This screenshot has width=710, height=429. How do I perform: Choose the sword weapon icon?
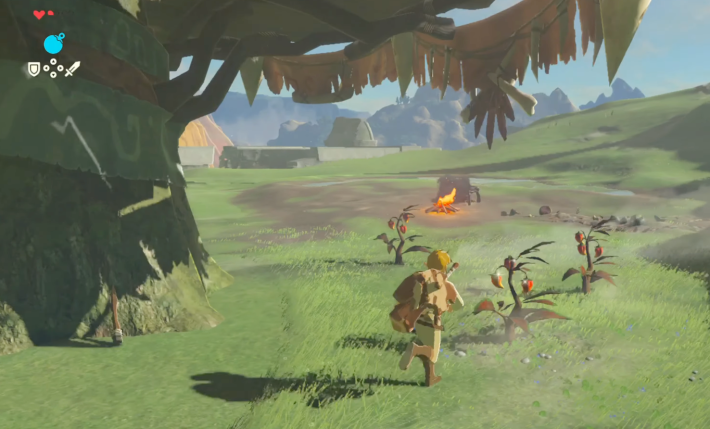point(73,69)
